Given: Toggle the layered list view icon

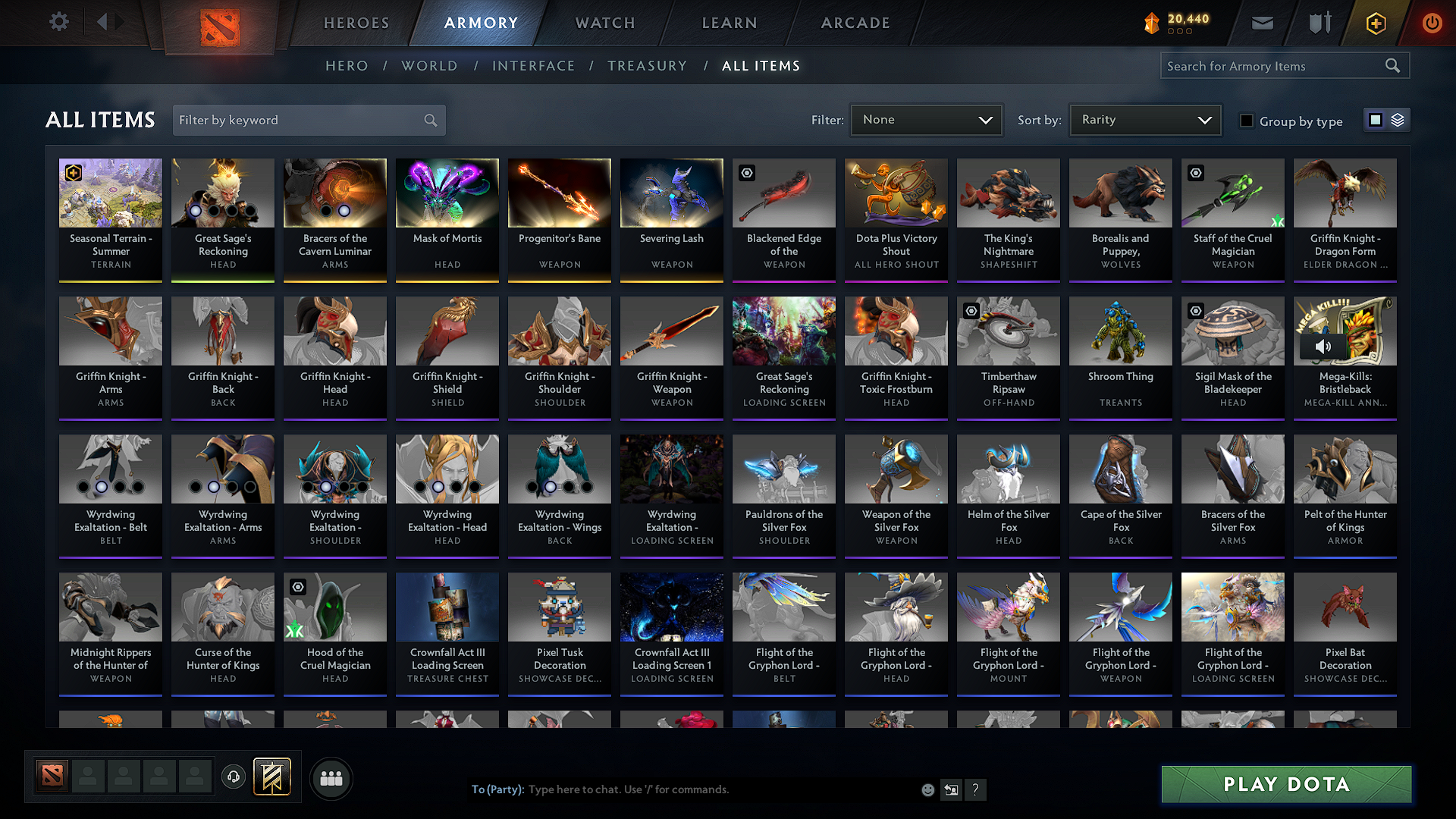Looking at the screenshot, I should pos(1396,119).
